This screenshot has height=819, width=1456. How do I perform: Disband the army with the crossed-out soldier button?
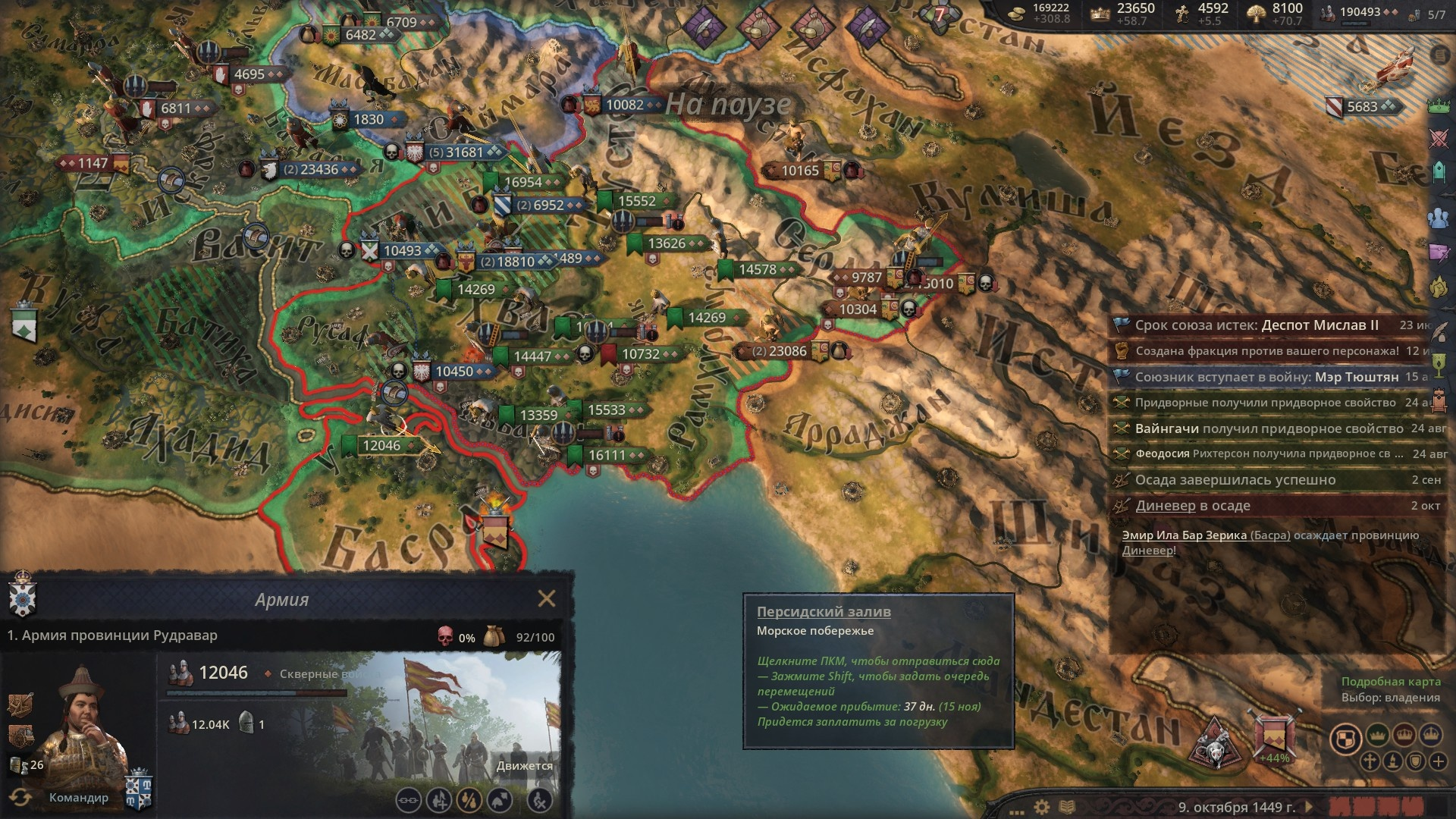(x=539, y=799)
